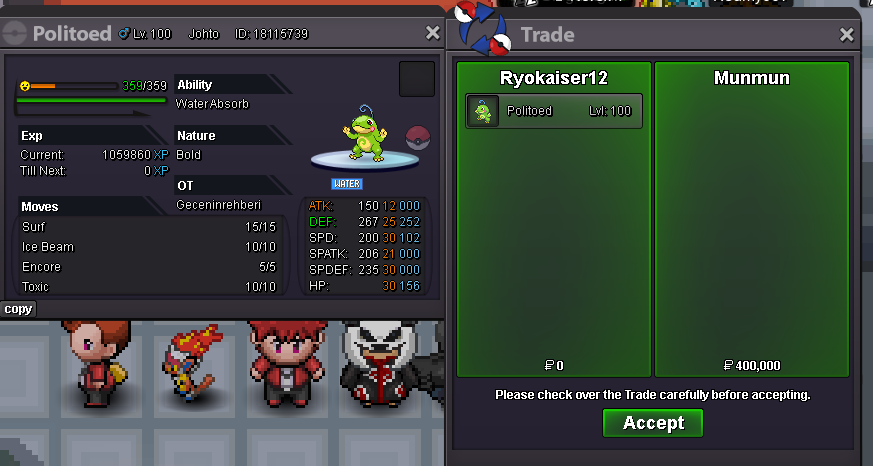Click the empty held item slot

click(416, 79)
